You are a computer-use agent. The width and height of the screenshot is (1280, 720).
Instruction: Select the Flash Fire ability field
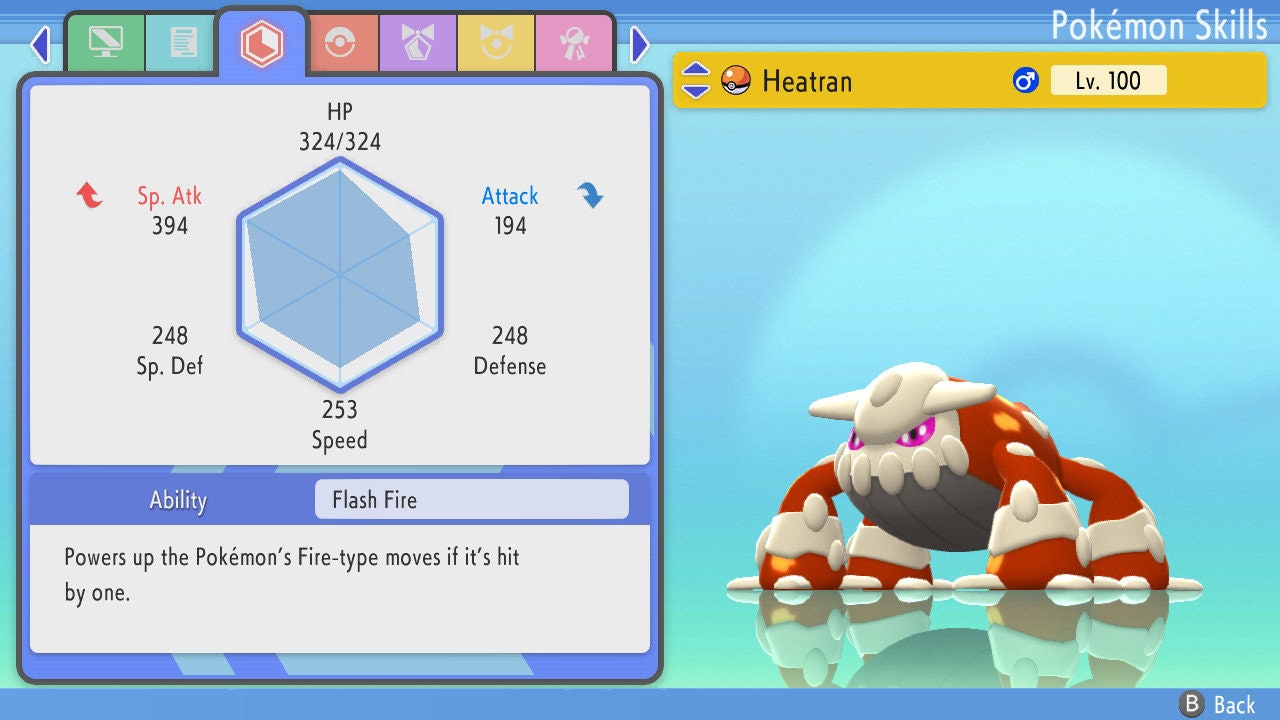471,500
